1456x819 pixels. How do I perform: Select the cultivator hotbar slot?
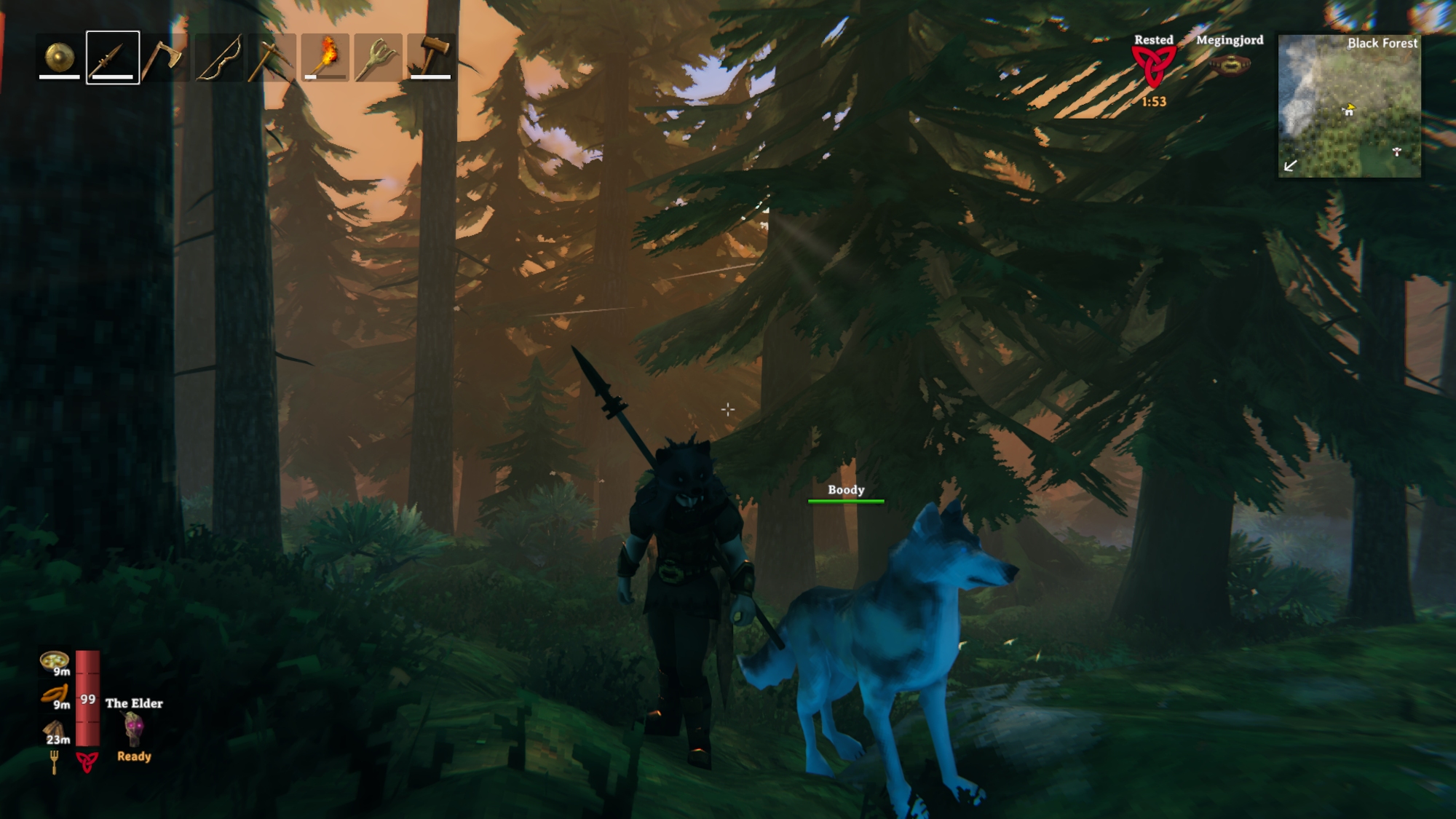[x=378, y=57]
